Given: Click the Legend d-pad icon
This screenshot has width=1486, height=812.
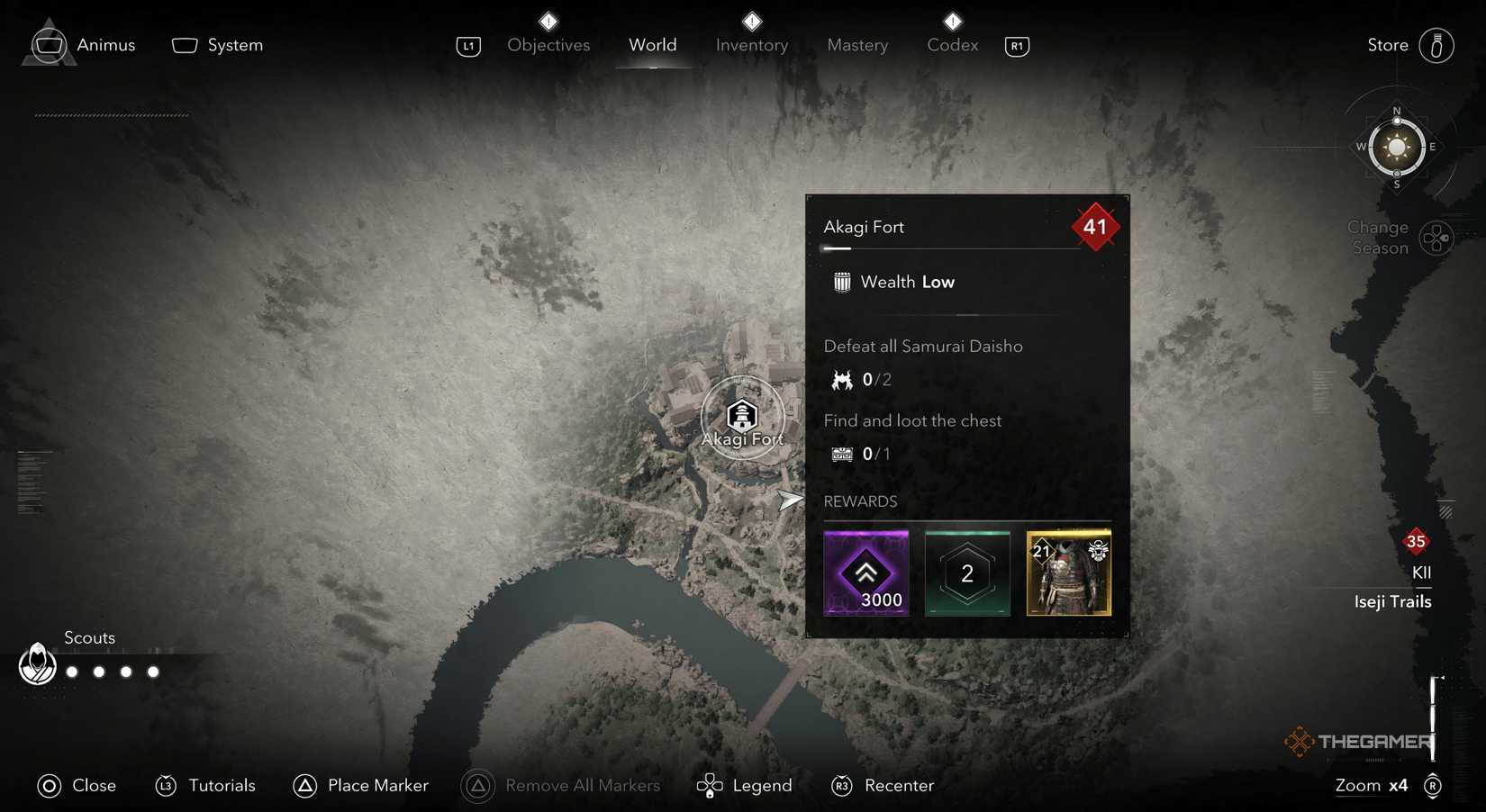Looking at the screenshot, I should coord(711,785).
